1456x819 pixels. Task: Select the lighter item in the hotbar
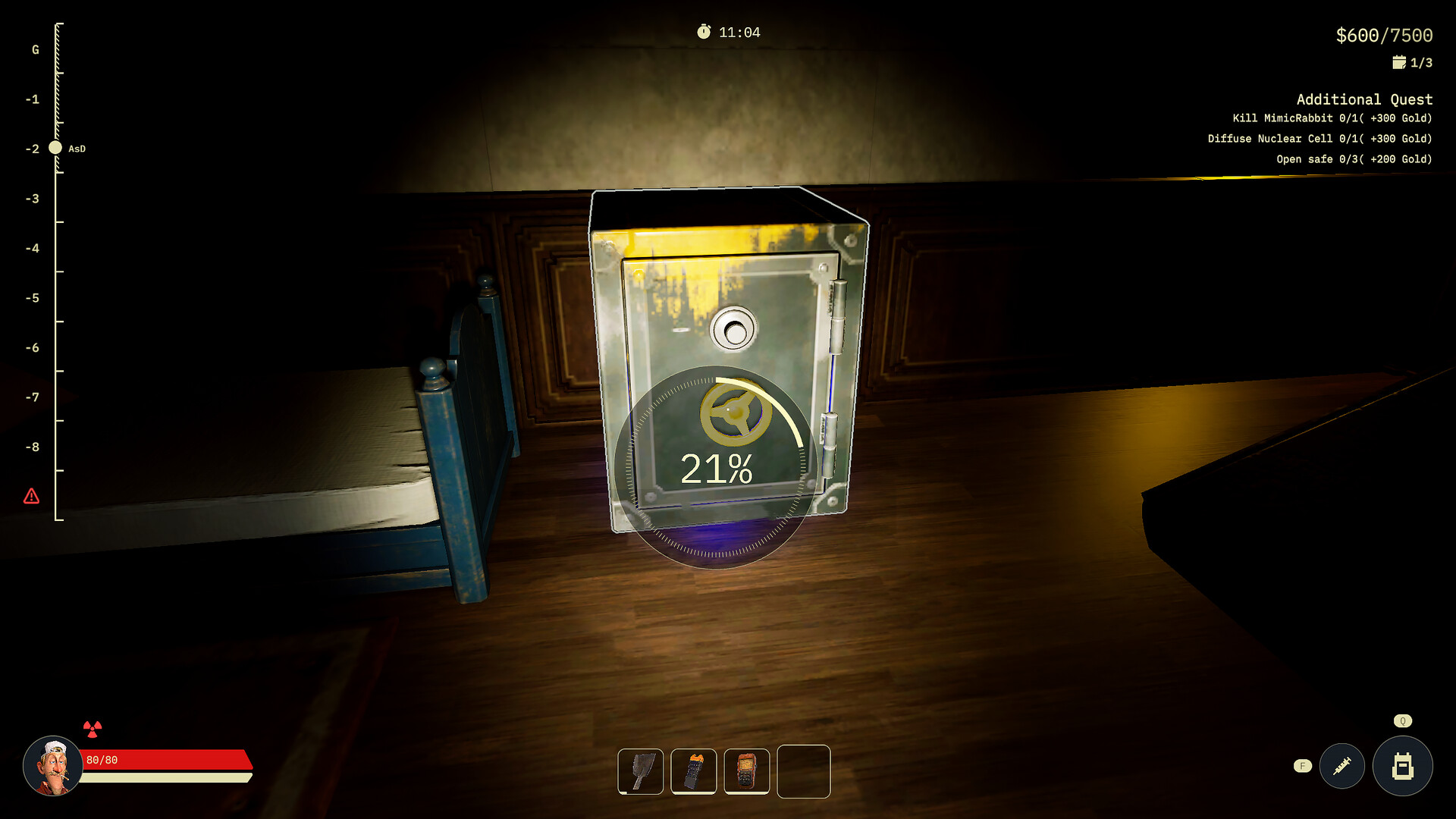(x=695, y=772)
